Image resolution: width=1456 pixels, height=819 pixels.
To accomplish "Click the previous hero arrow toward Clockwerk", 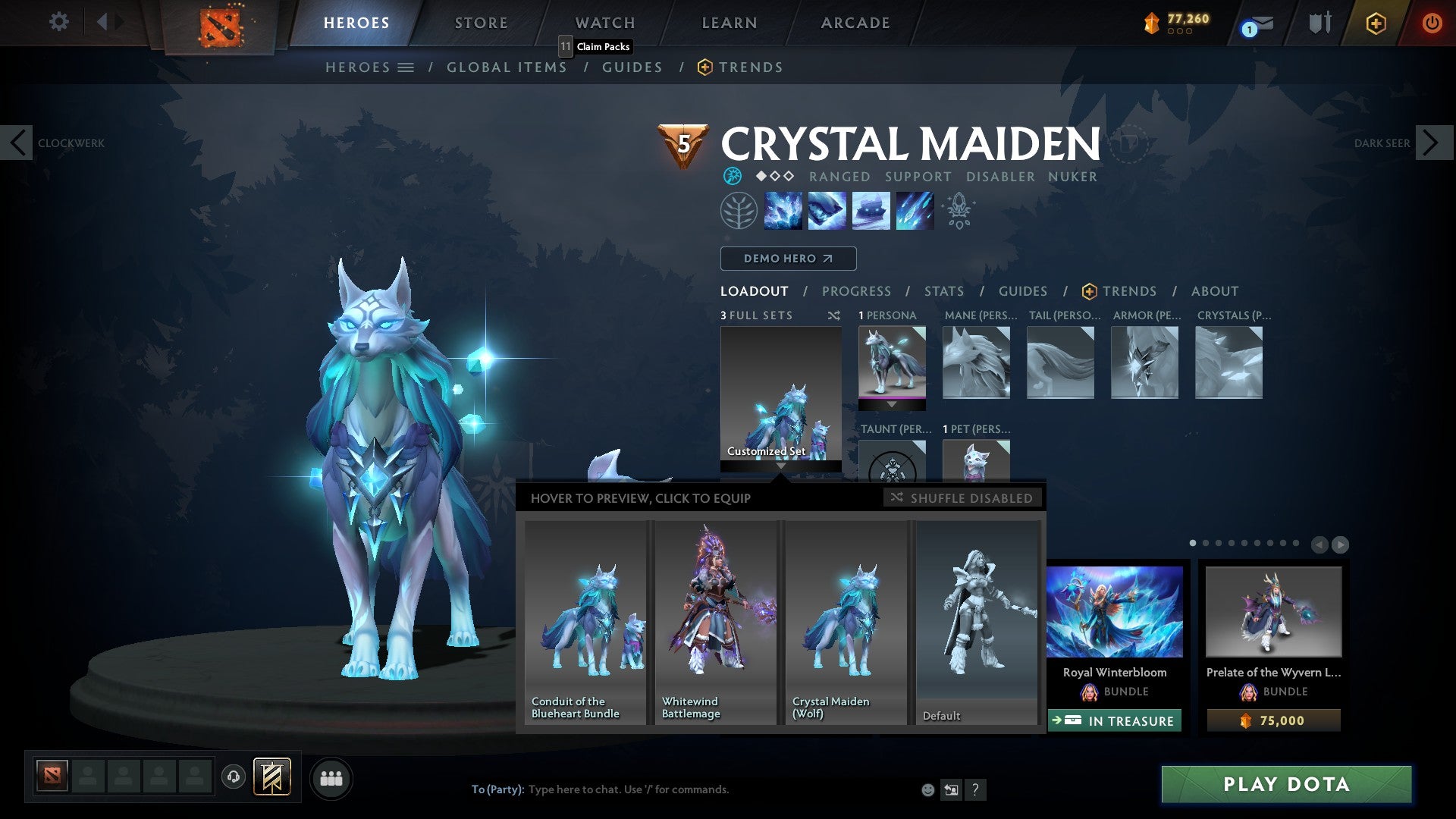I will click(17, 143).
